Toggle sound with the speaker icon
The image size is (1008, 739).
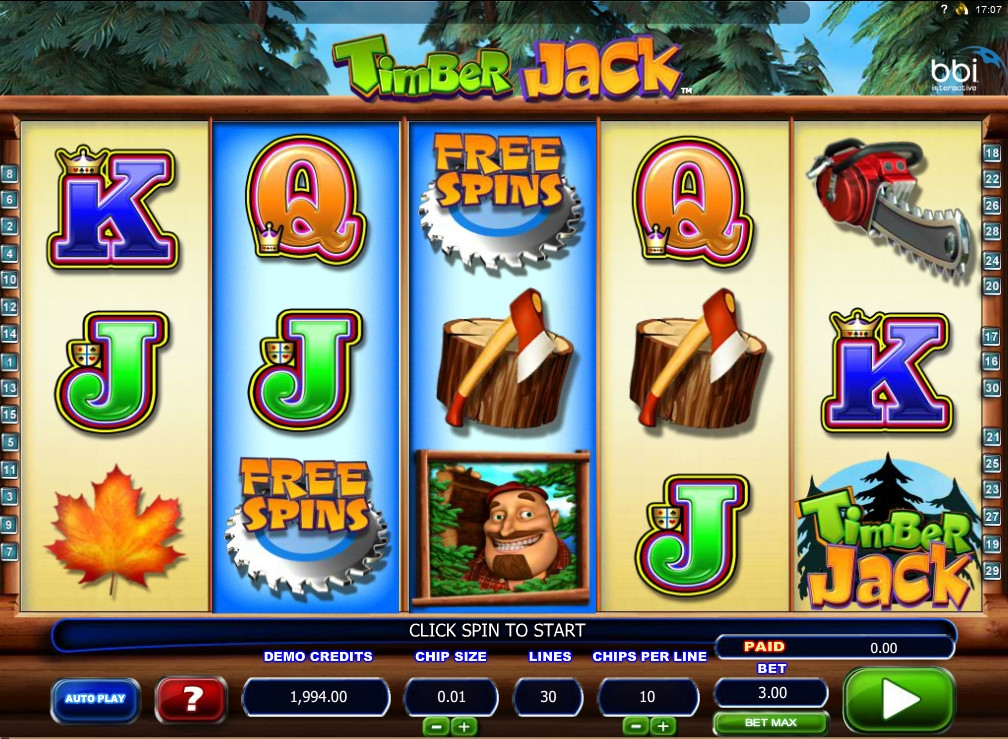click(962, 8)
